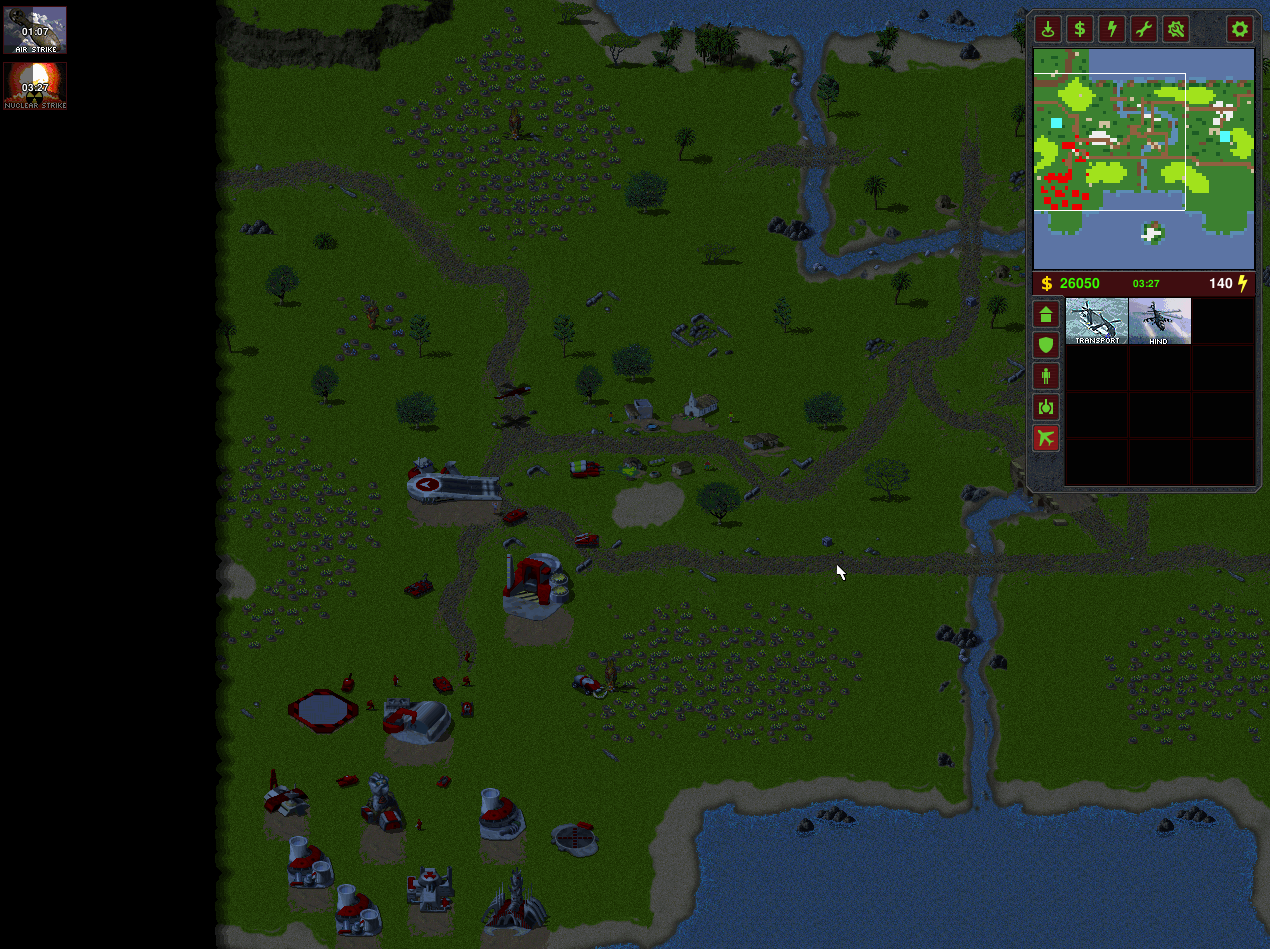Build a Transport helicopter

(1097, 321)
